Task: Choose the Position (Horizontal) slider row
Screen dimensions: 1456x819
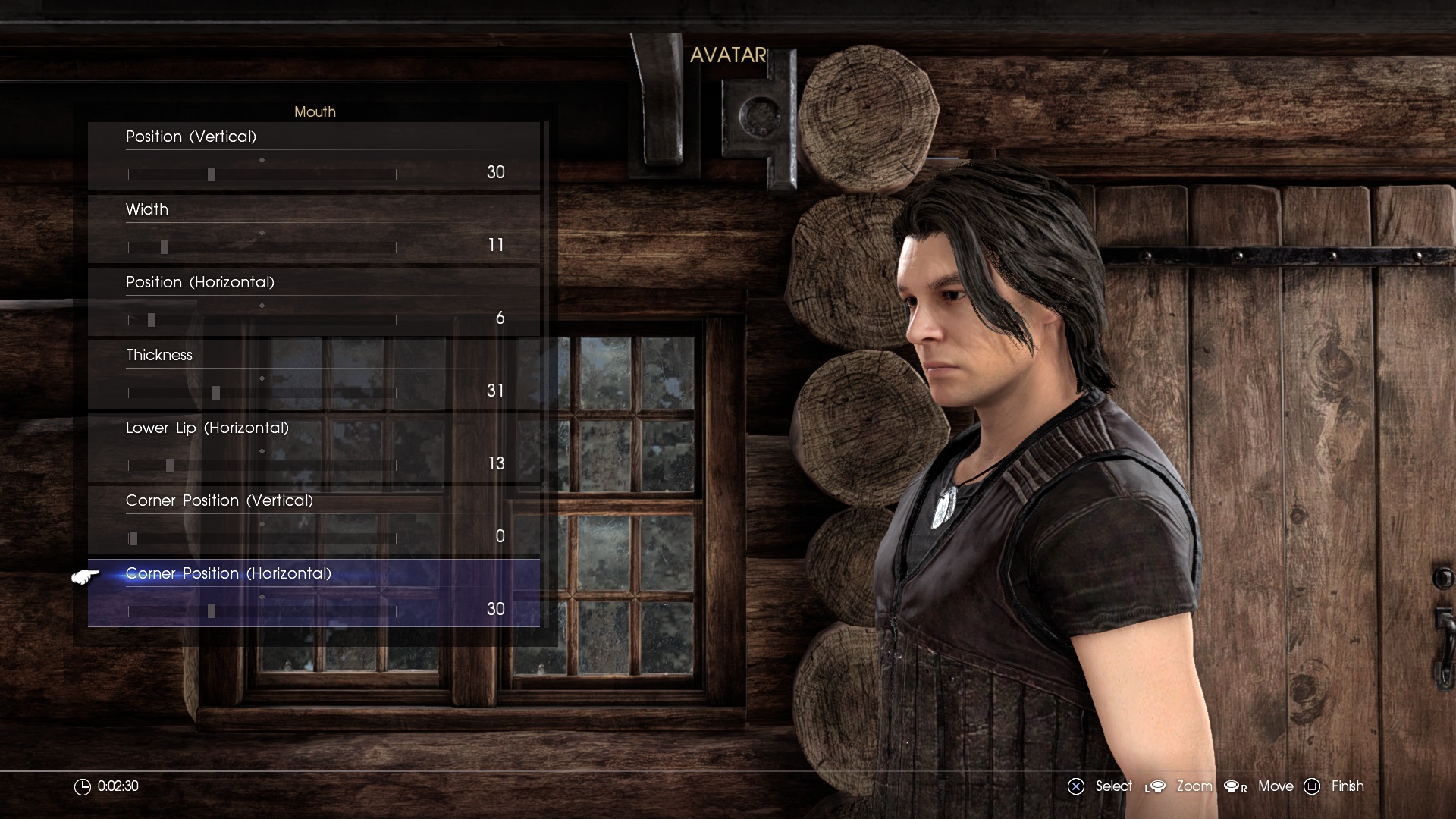Action: (x=262, y=319)
